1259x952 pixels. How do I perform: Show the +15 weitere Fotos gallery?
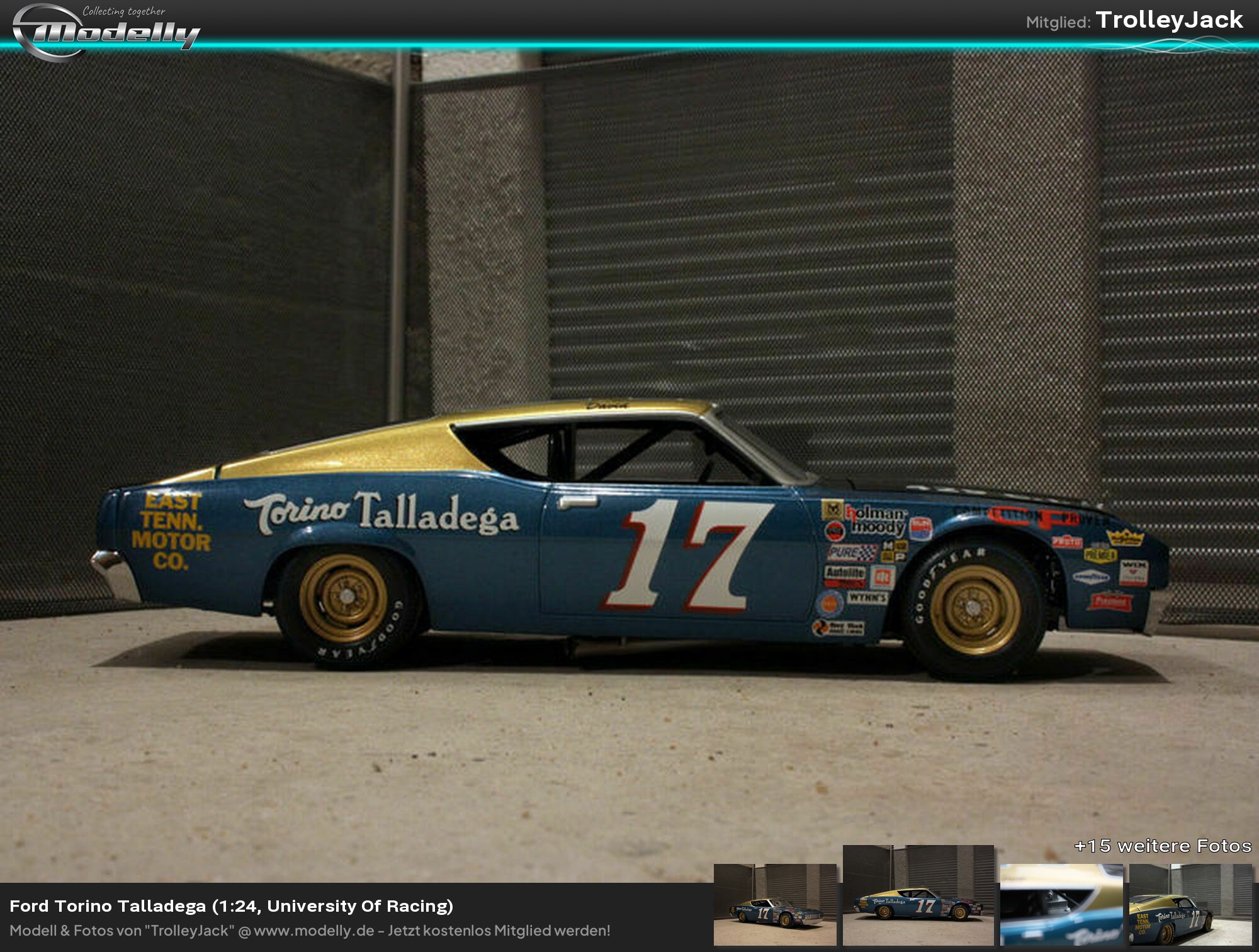[x=1162, y=846]
